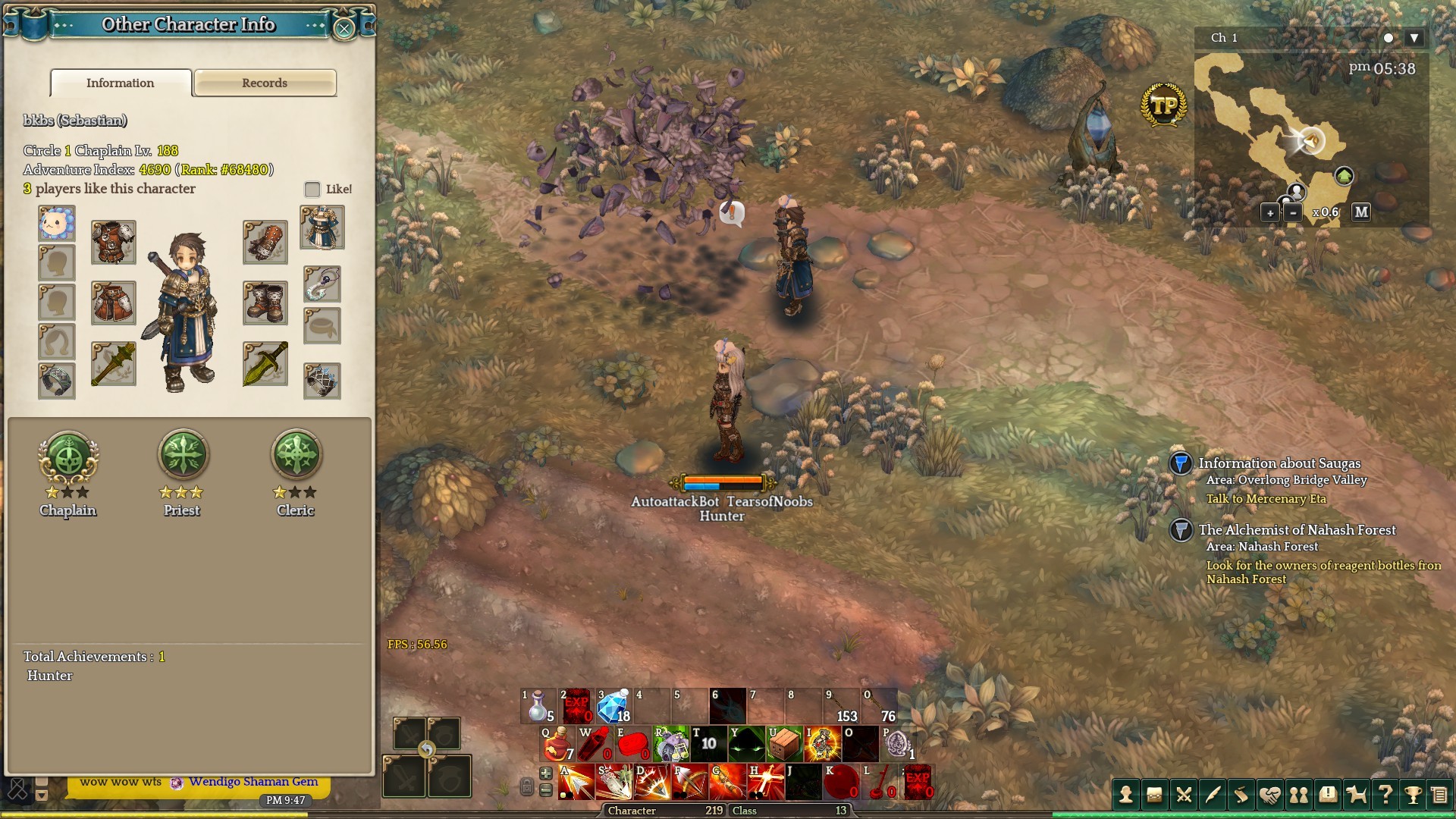Select the Information about Saugas quest

pyautogui.click(x=1279, y=463)
